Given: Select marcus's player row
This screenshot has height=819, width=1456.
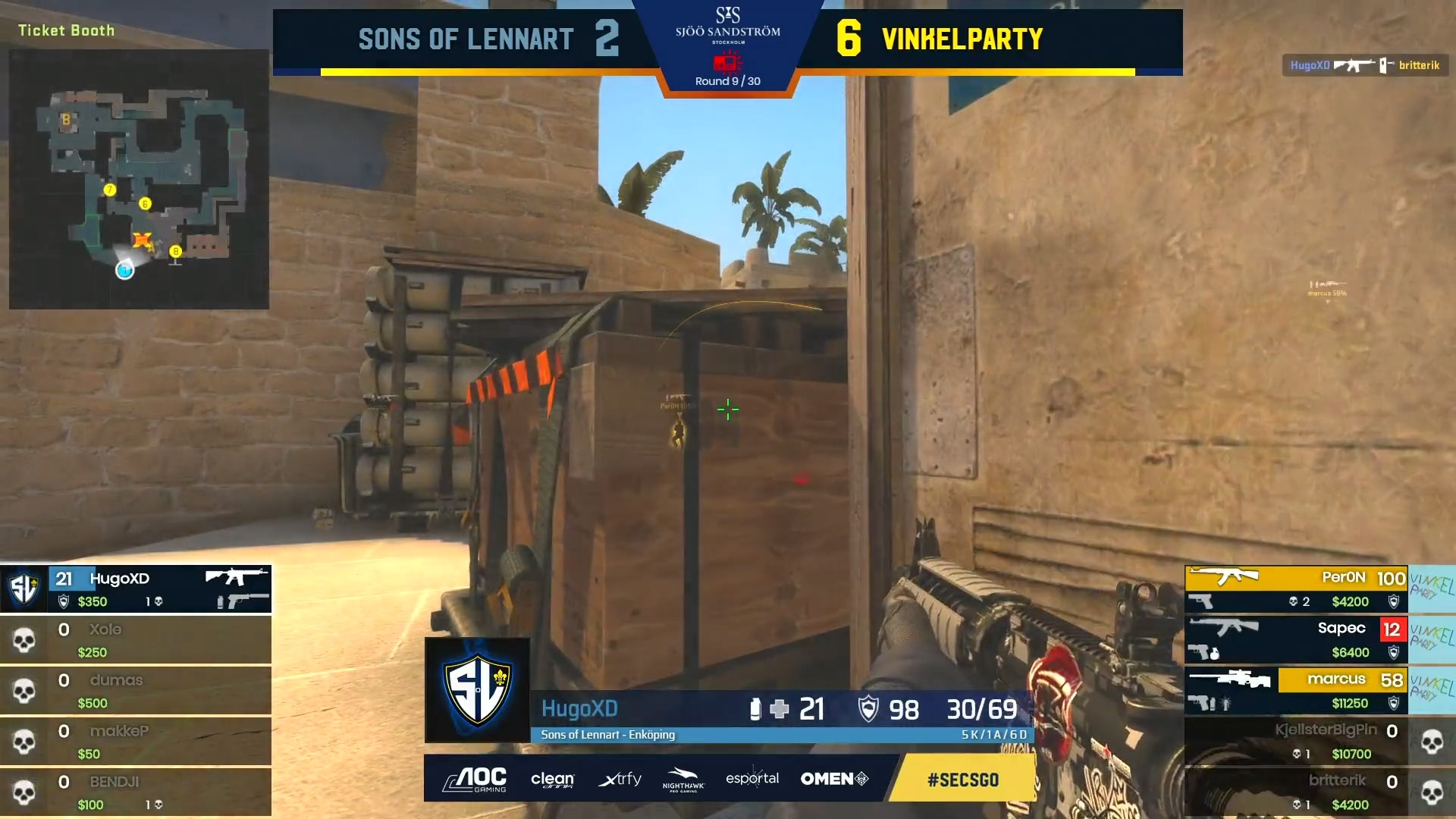Looking at the screenshot, I should point(1296,690).
